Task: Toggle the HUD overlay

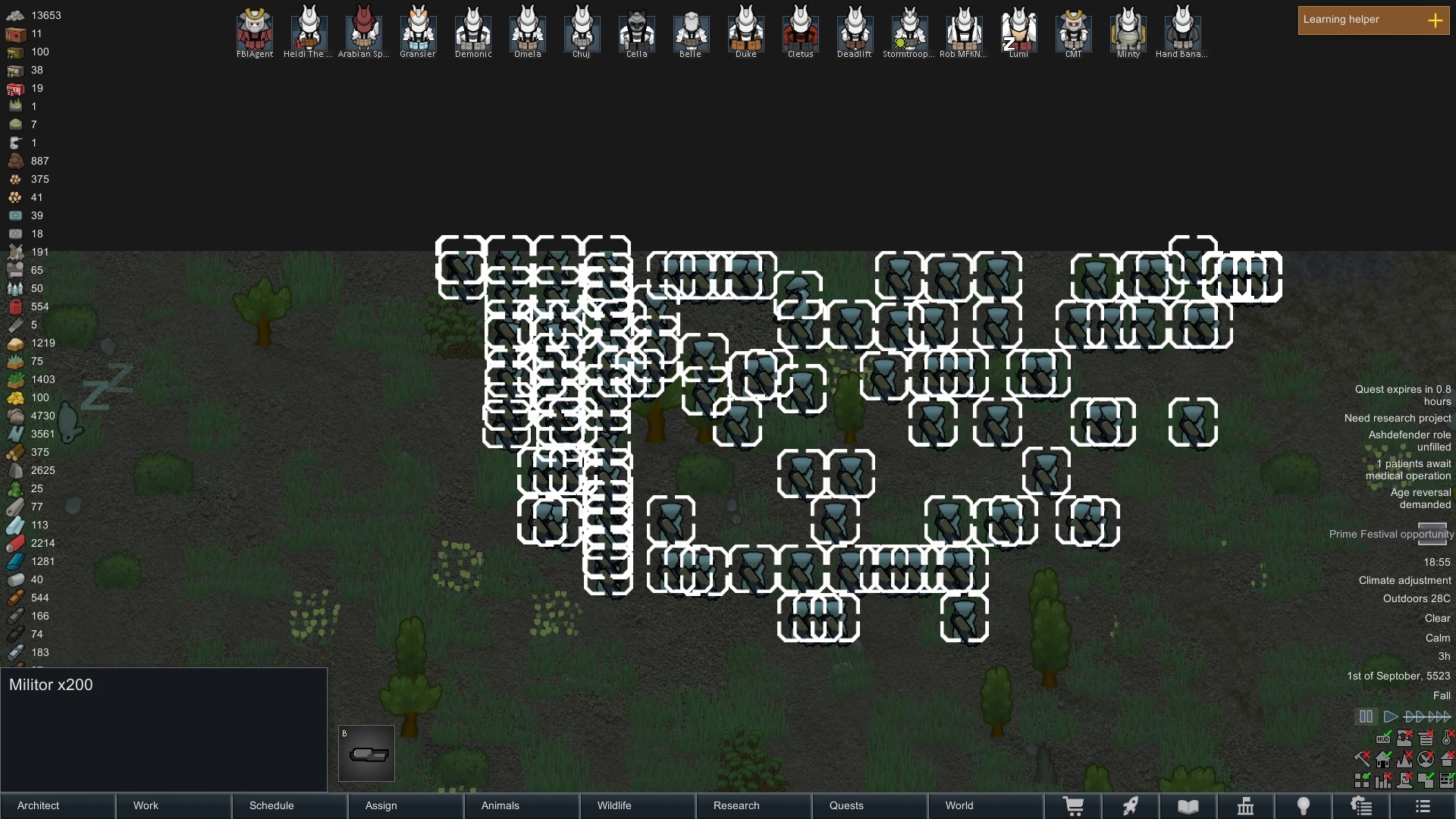Action: 1383,739
